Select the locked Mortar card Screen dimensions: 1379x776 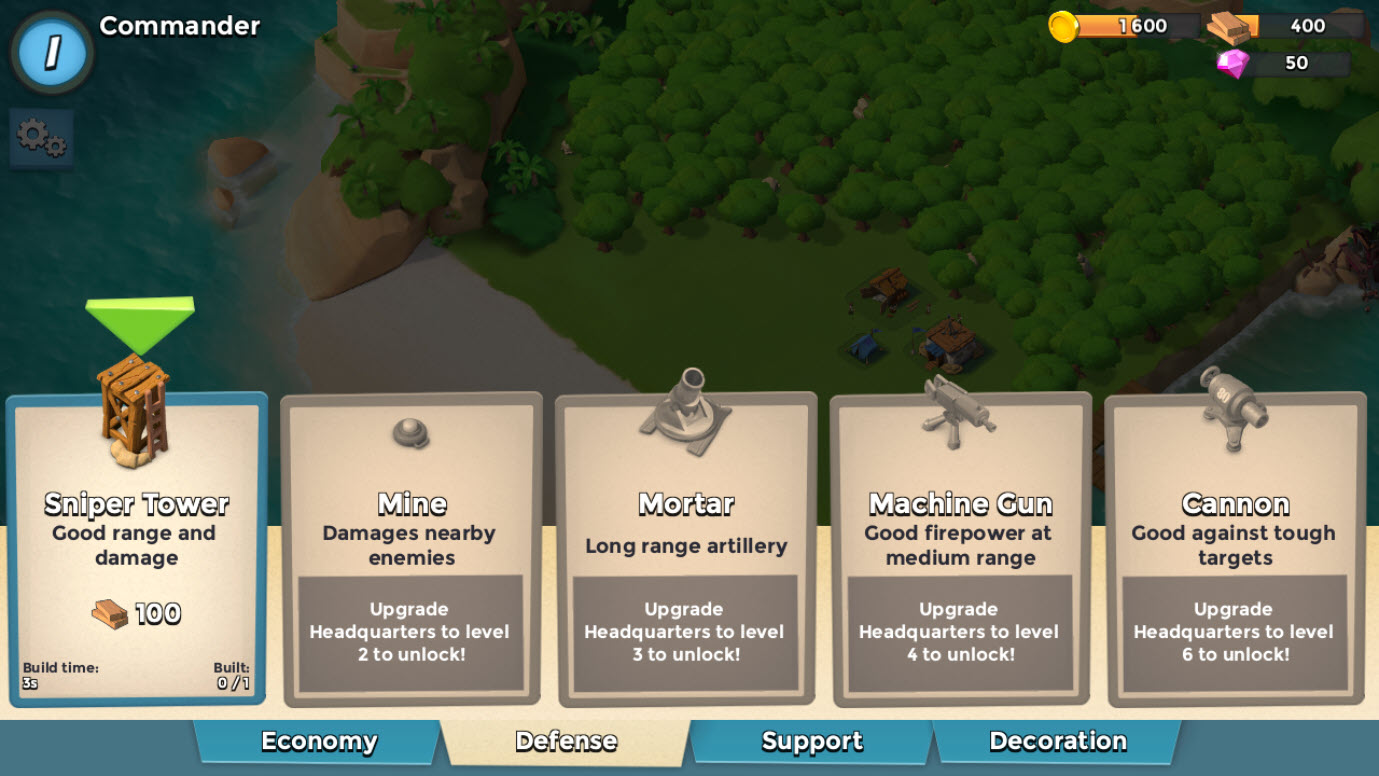(686, 548)
